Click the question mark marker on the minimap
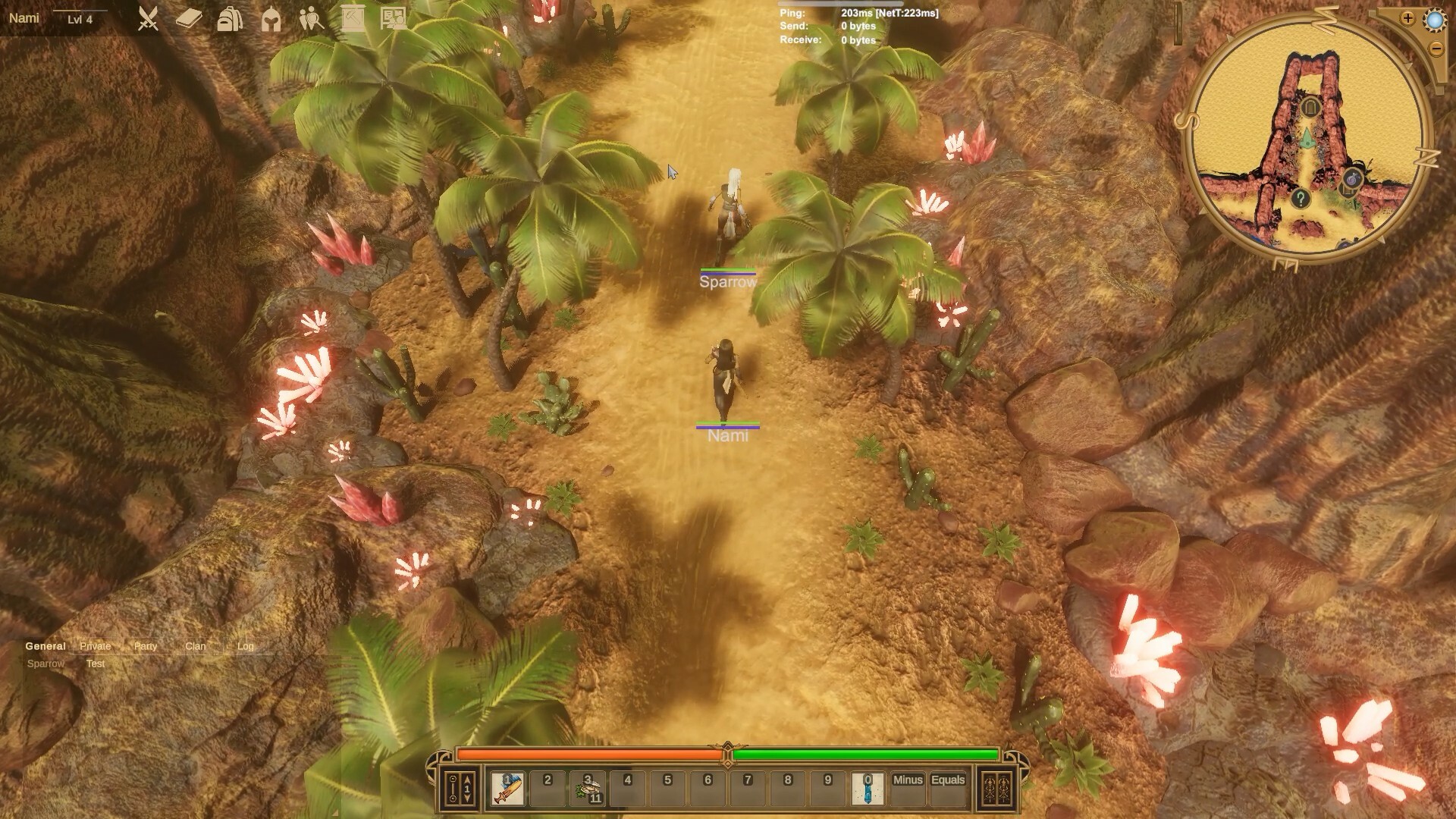Viewport: 1456px width, 819px height. tap(1301, 198)
